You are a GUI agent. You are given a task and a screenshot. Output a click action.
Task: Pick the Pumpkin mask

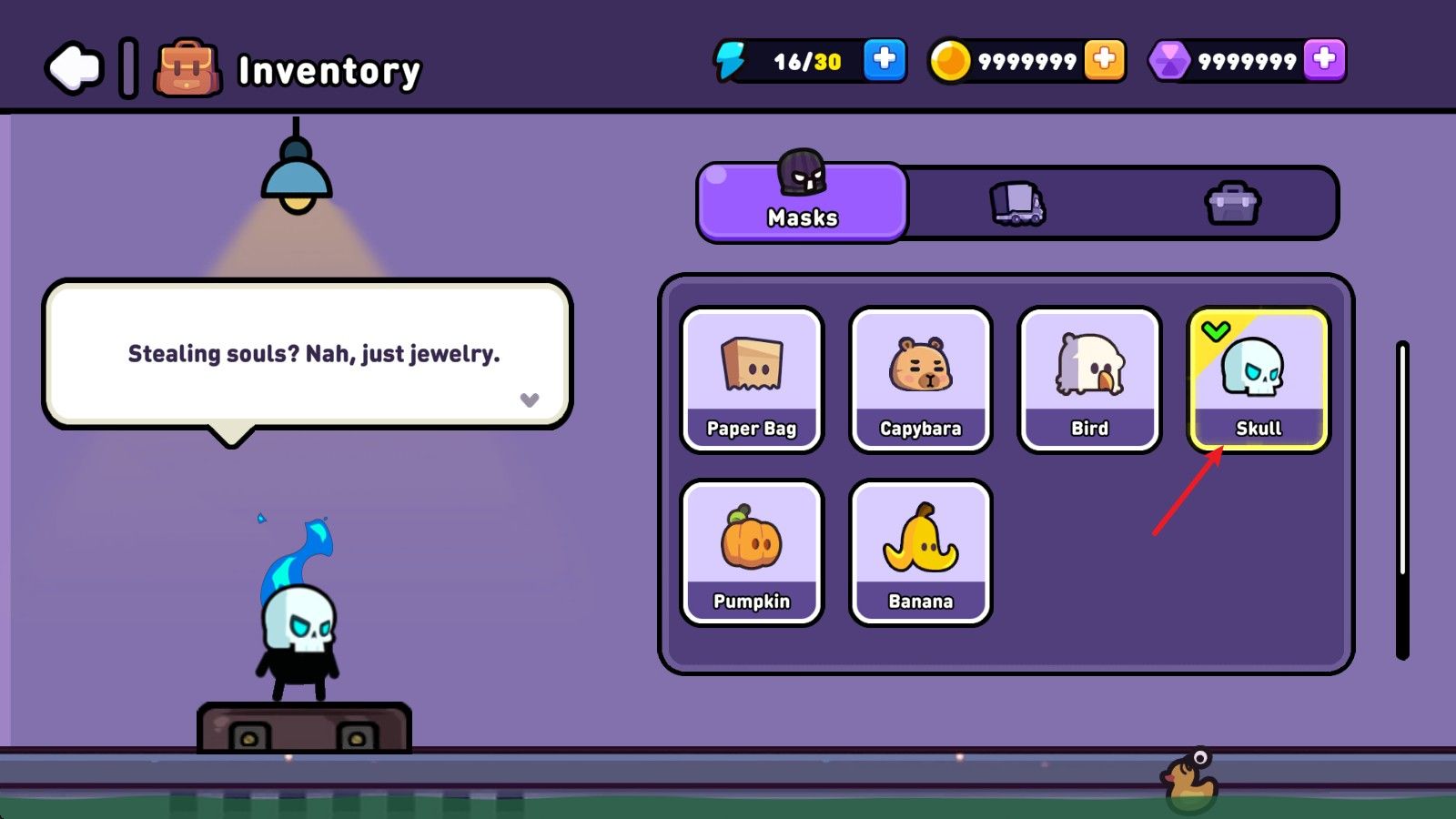point(752,552)
